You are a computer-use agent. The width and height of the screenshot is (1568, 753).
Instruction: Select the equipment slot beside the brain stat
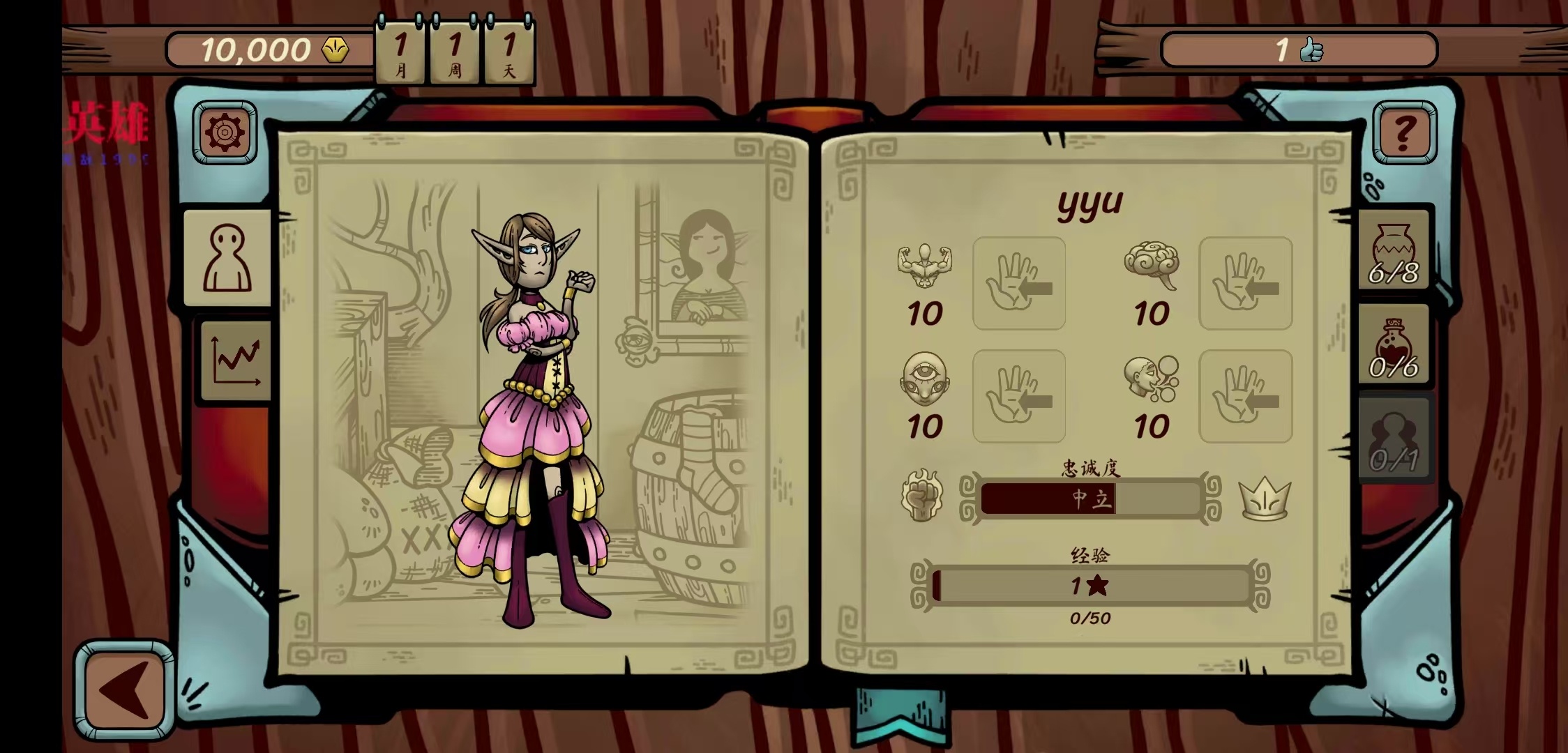coord(1245,283)
